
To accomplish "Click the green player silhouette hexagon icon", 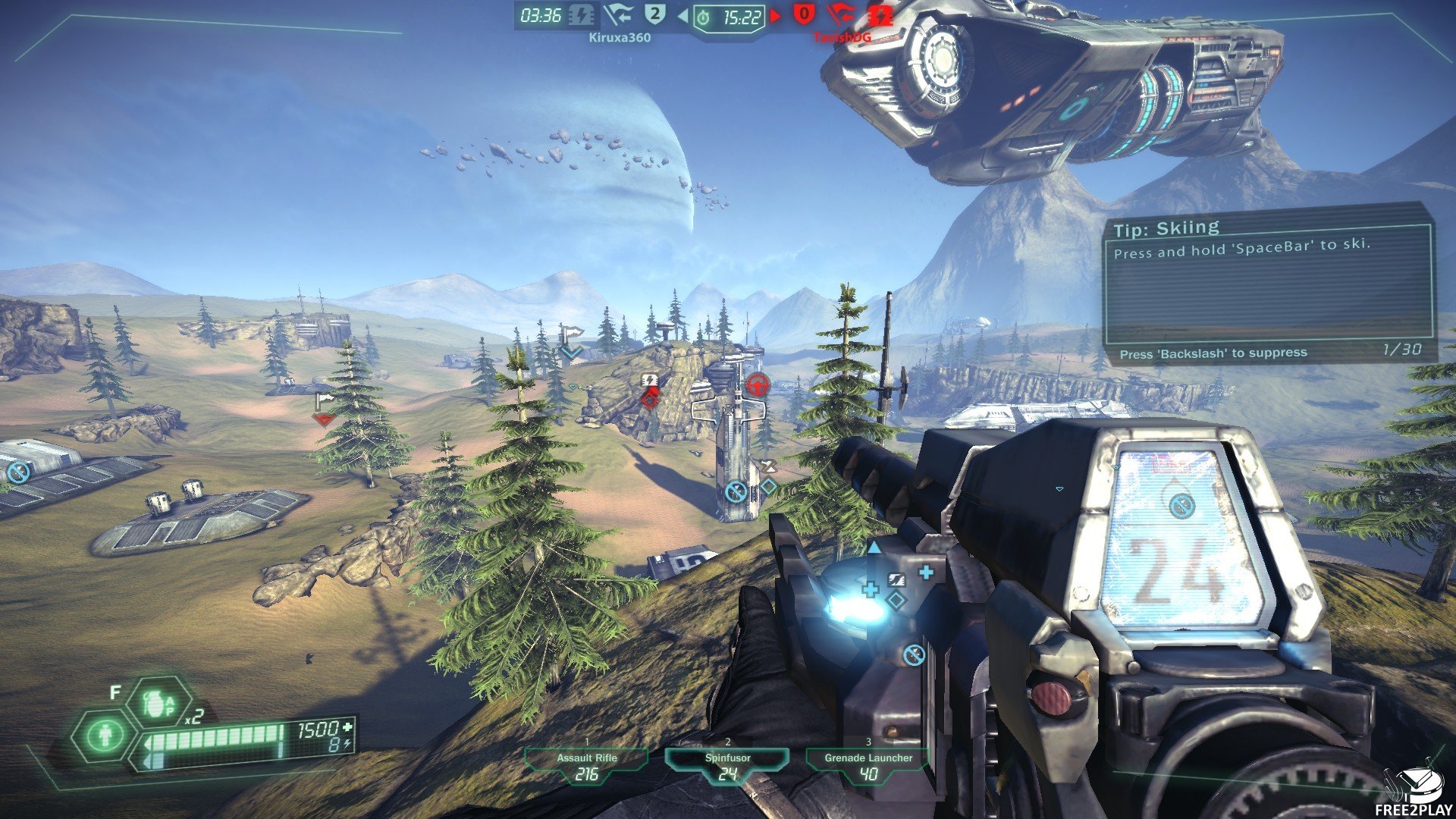I will [x=104, y=735].
